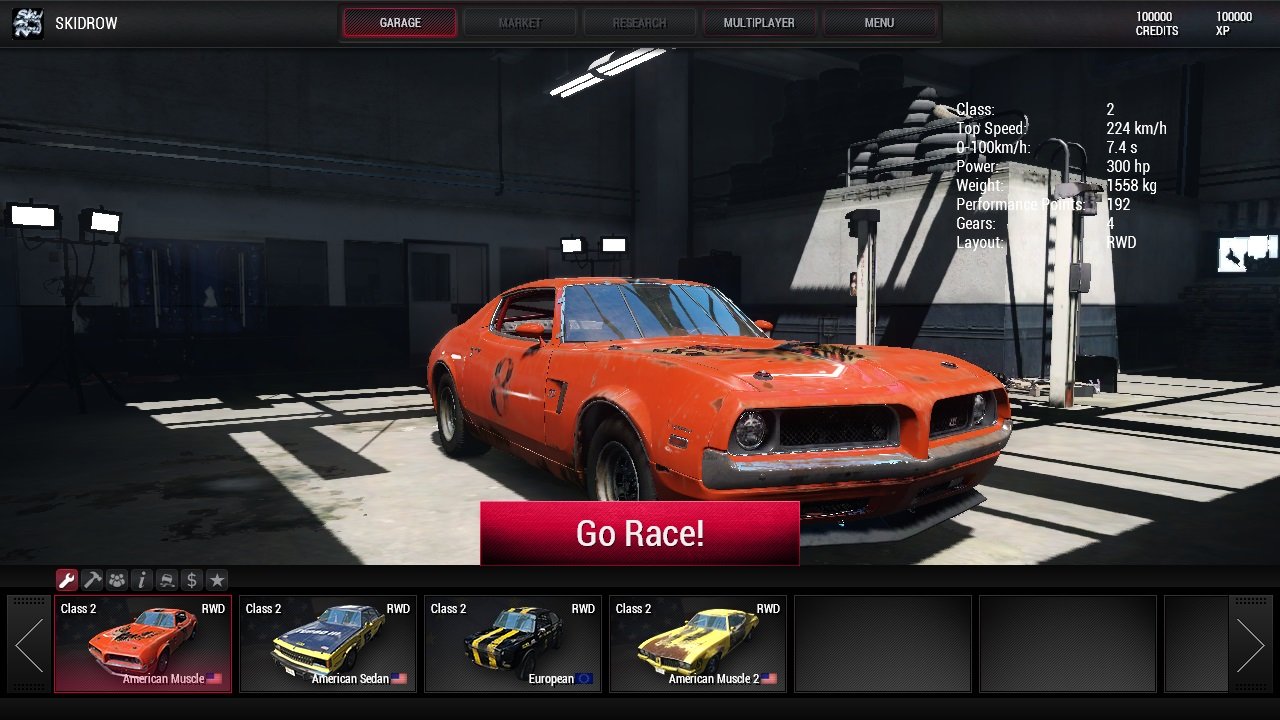1280x720 pixels.
Task: Open the hammer repair tool
Action: coord(91,579)
